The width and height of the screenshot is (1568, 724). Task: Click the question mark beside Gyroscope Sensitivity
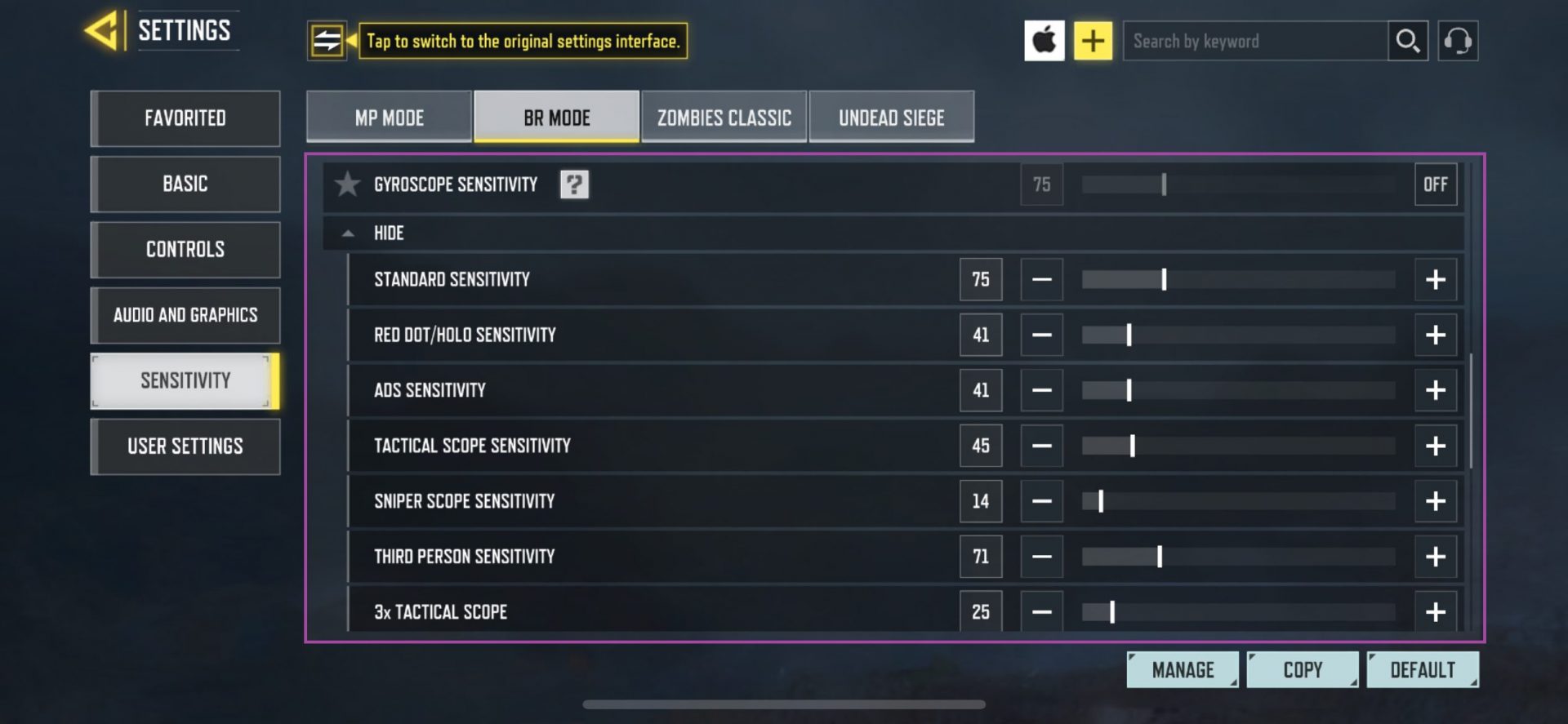click(x=574, y=184)
